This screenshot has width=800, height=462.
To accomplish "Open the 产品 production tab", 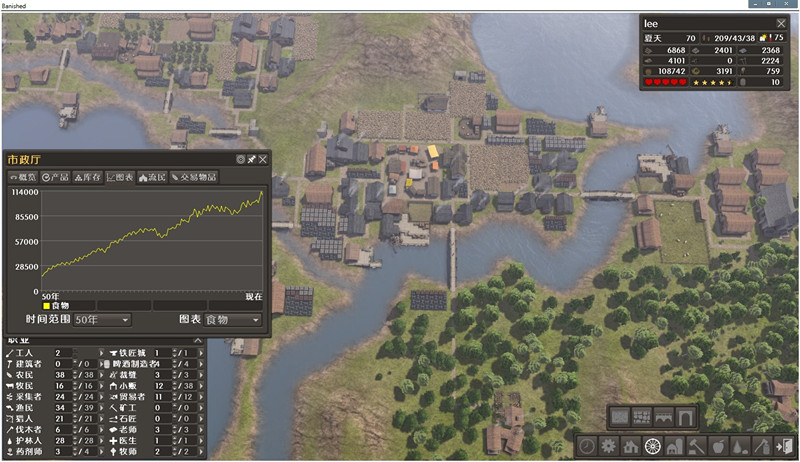I will [55, 177].
